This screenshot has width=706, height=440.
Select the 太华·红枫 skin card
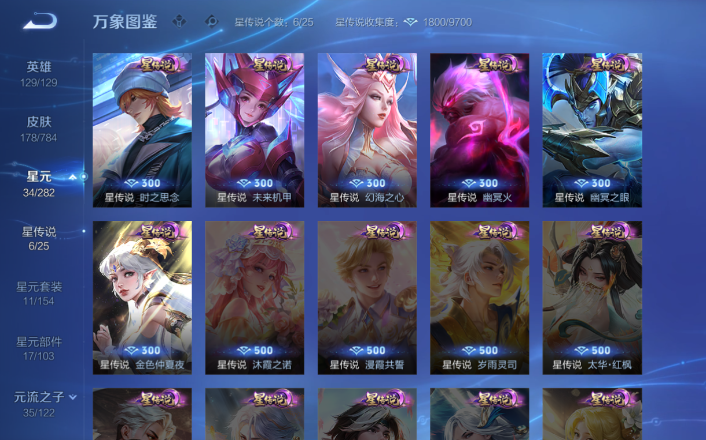(592, 296)
